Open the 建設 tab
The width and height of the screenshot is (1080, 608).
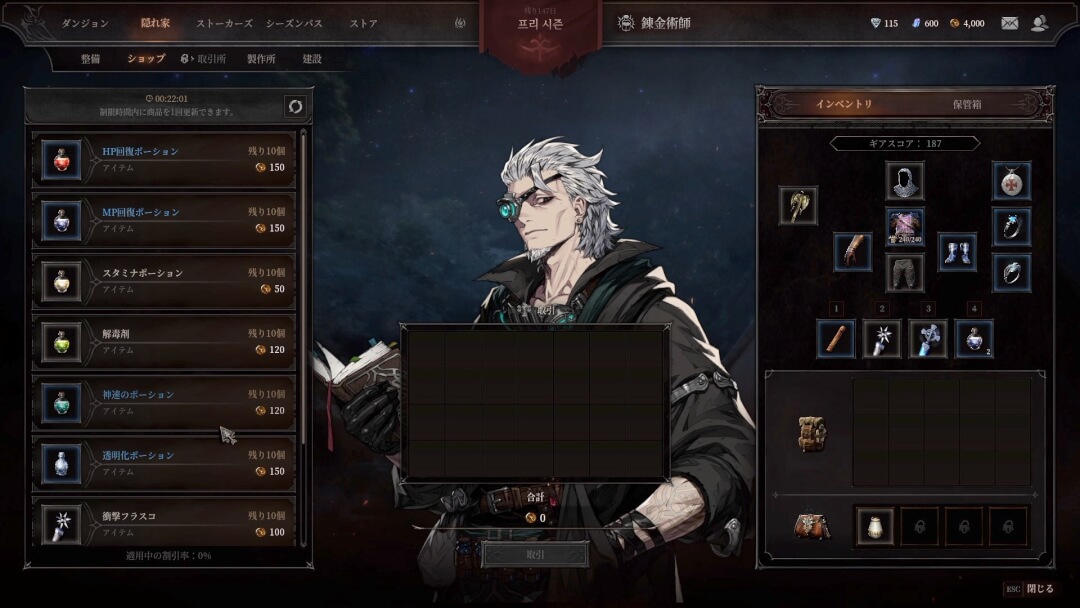pos(312,59)
